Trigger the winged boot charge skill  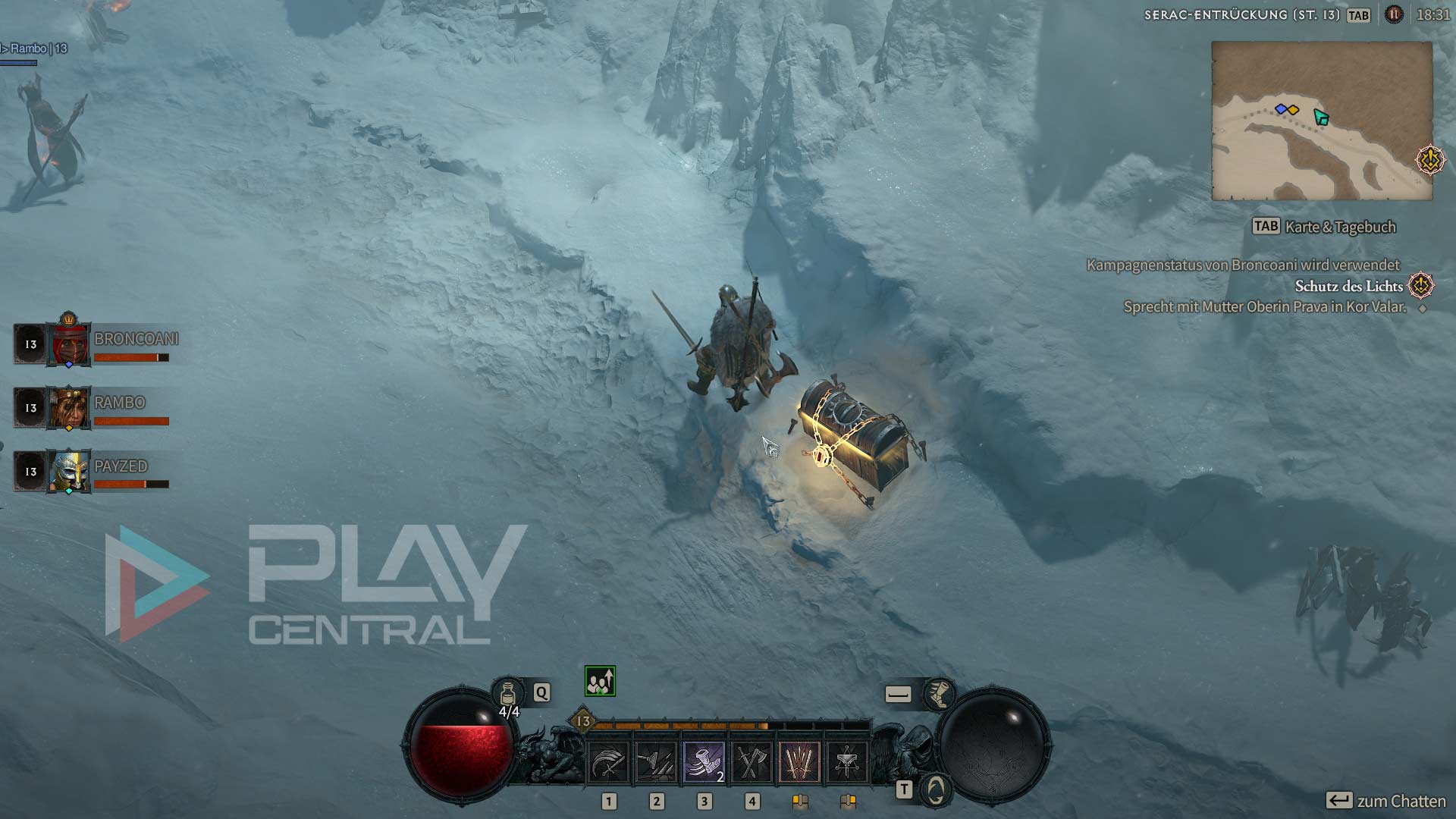coord(704,761)
